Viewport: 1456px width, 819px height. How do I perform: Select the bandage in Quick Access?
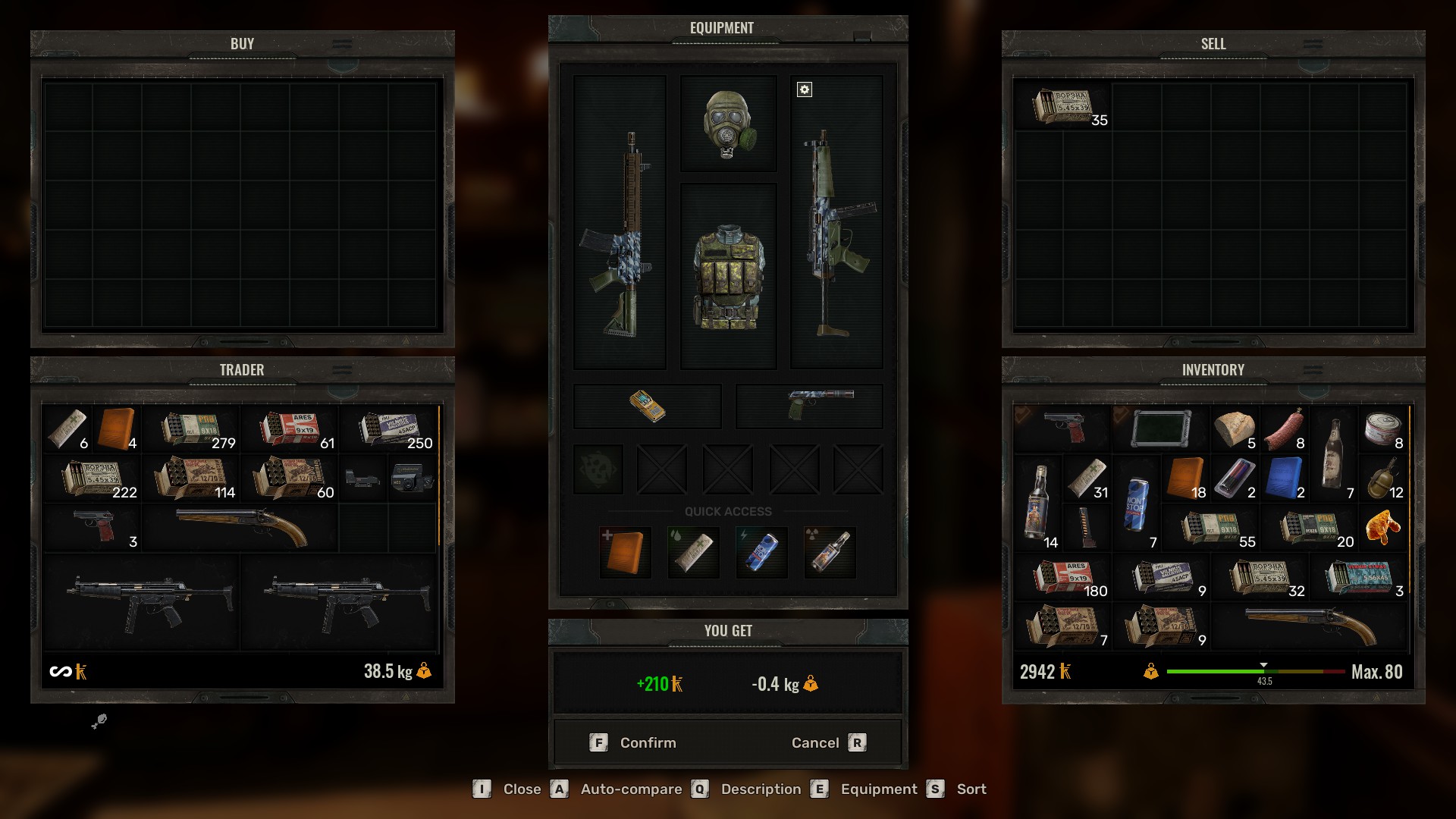tap(692, 552)
